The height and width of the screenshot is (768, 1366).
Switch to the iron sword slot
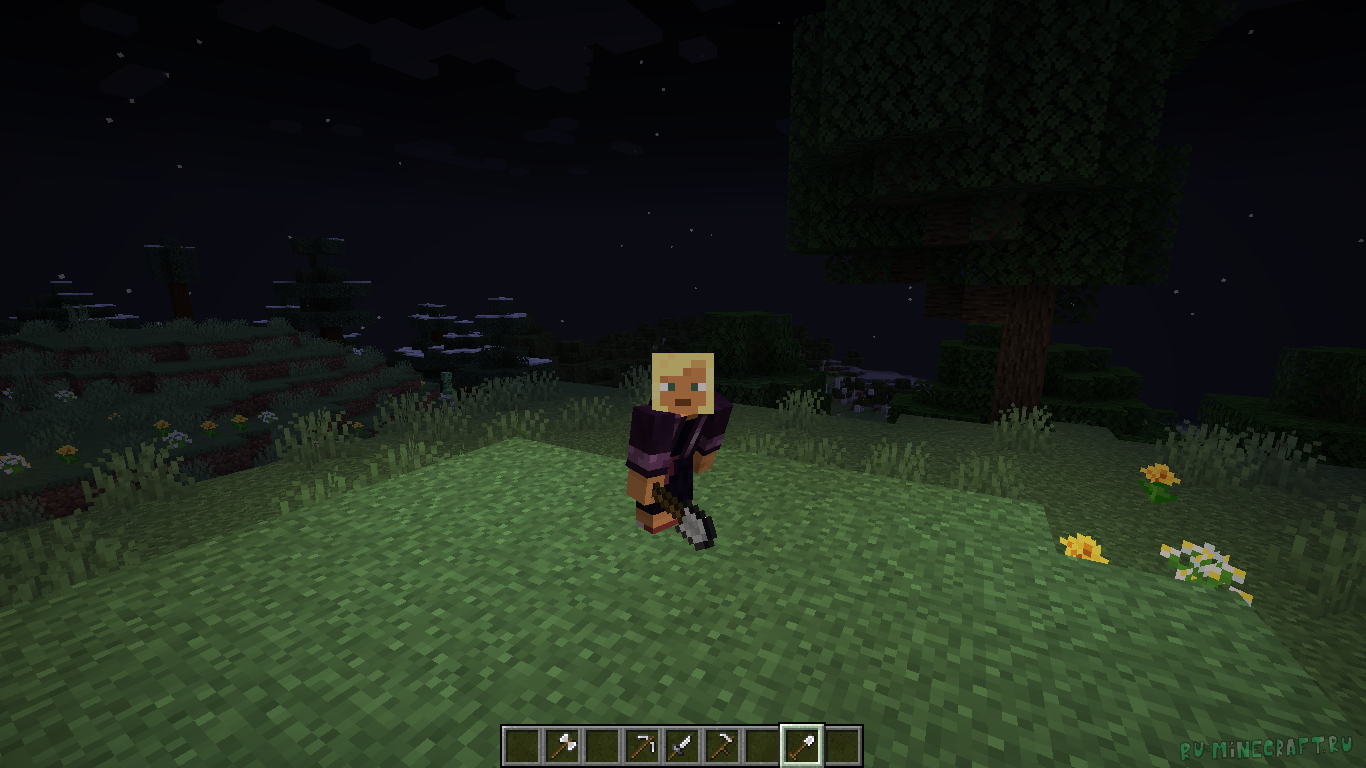click(681, 746)
